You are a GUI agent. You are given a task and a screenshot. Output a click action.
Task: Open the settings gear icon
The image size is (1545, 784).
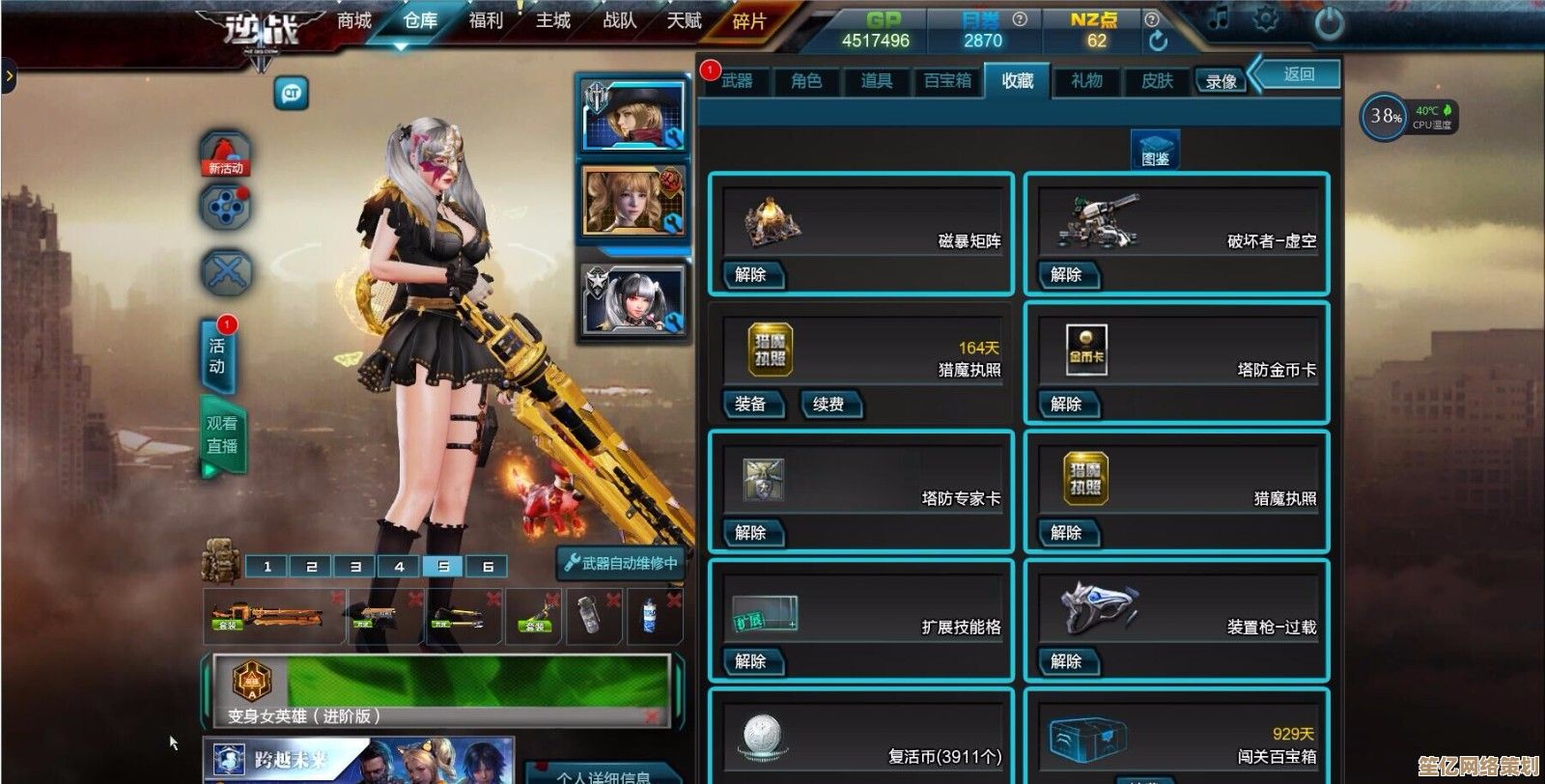coord(1265,18)
